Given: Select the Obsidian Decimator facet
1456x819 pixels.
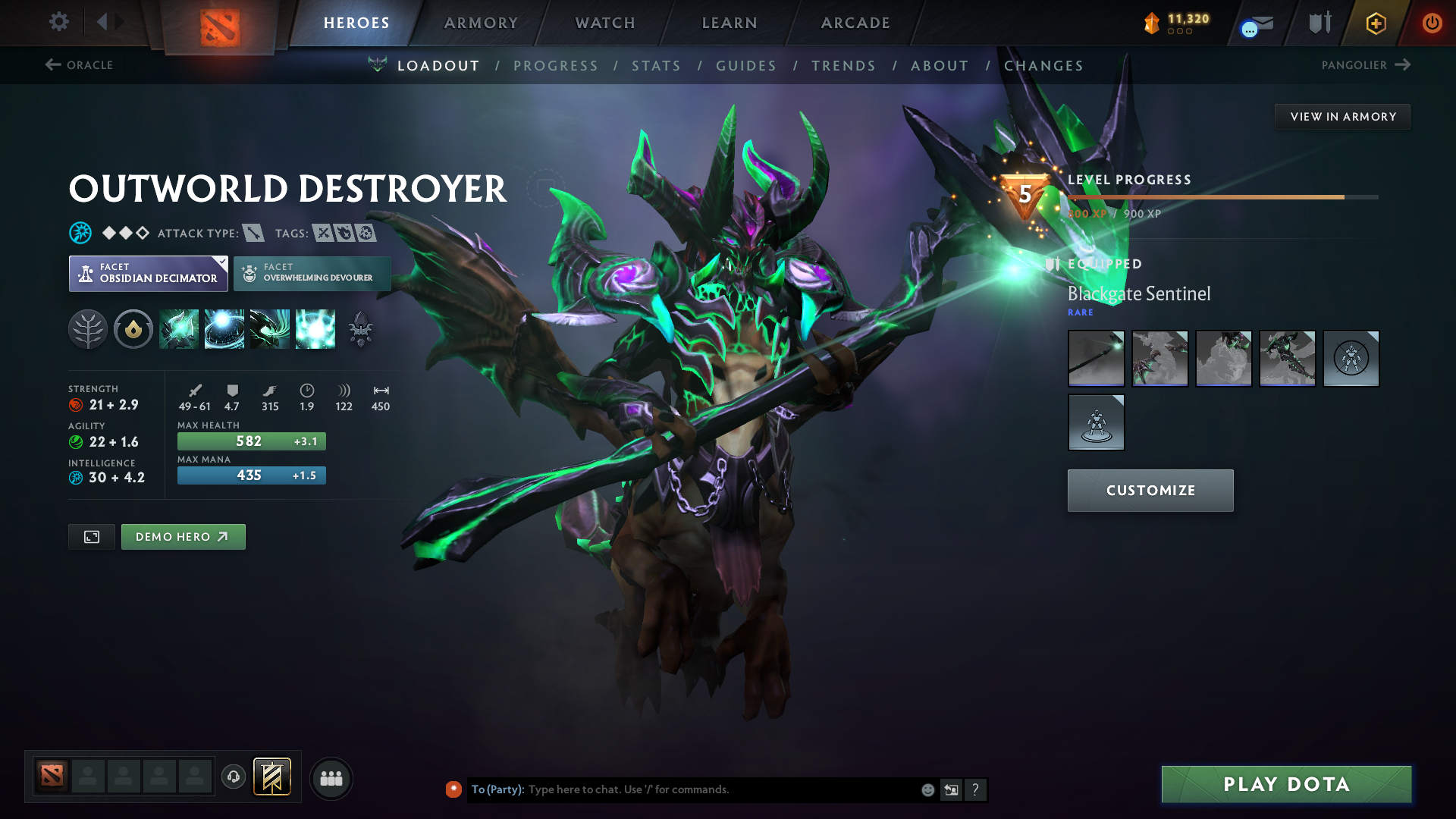Looking at the screenshot, I should tap(148, 273).
